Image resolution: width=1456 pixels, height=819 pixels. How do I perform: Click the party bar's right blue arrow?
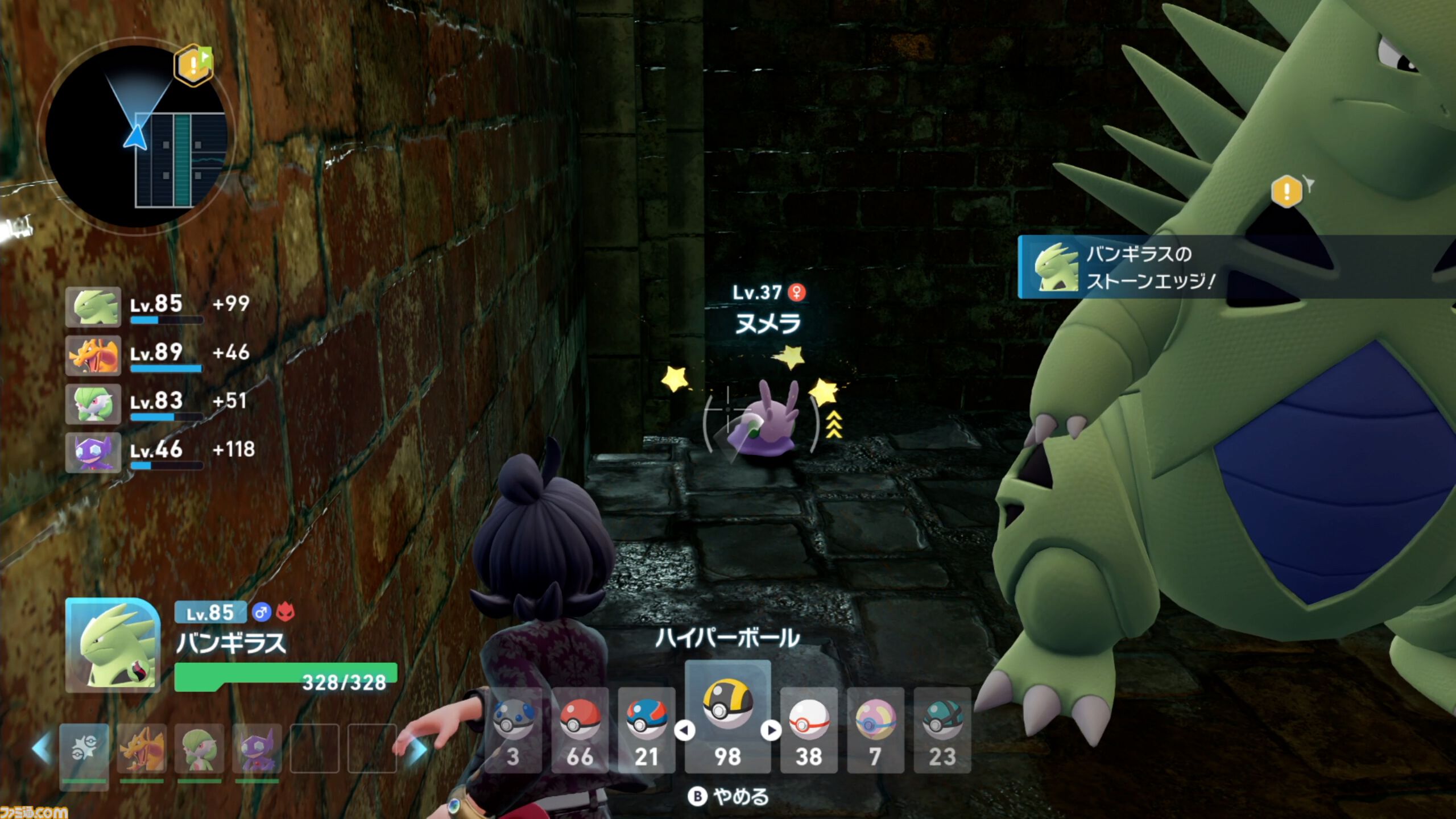coord(419,750)
